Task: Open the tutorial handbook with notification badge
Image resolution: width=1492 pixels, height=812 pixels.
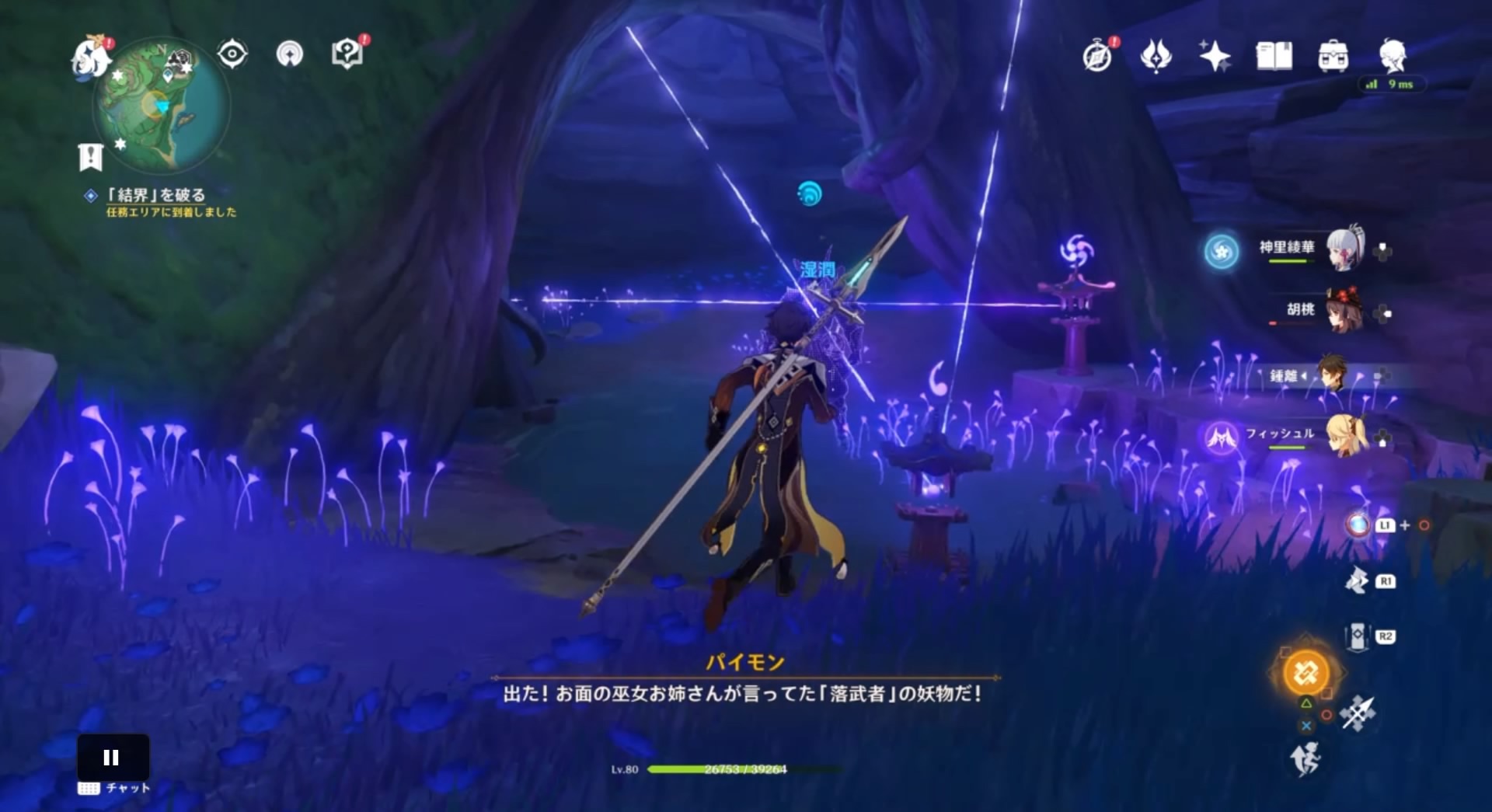Action: [x=347, y=54]
